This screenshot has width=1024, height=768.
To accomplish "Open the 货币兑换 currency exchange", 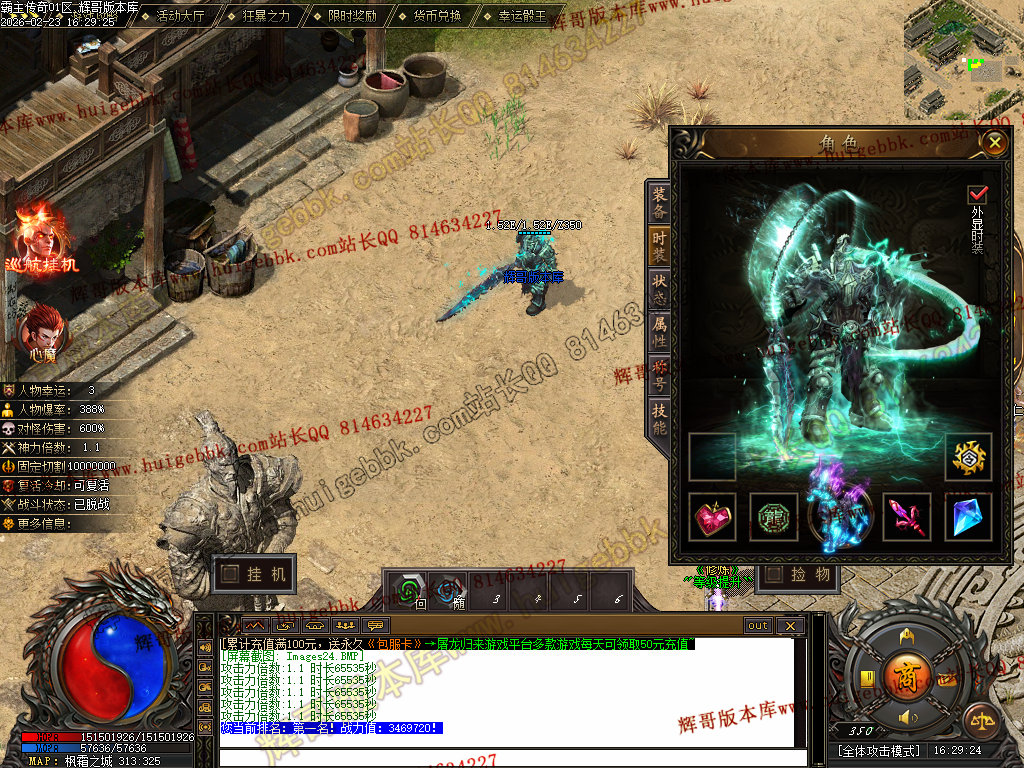I will pyautogui.click(x=437, y=16).
